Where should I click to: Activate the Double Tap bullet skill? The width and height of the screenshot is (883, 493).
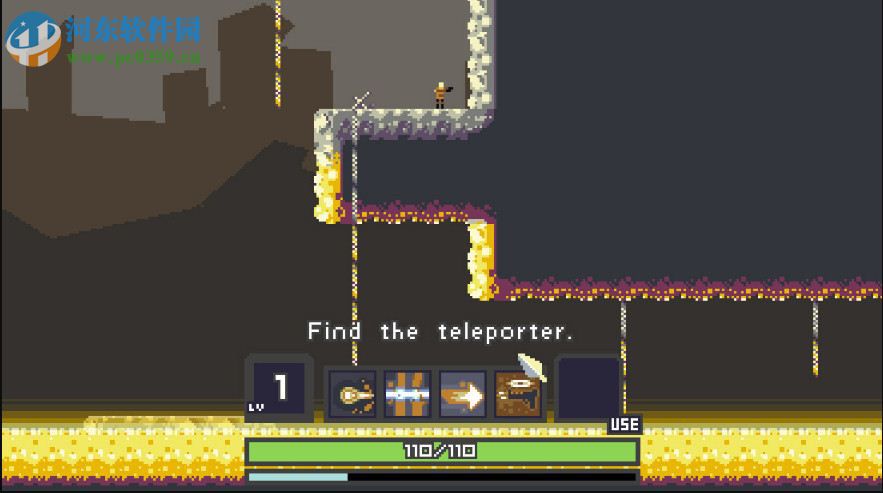[353, 395]
